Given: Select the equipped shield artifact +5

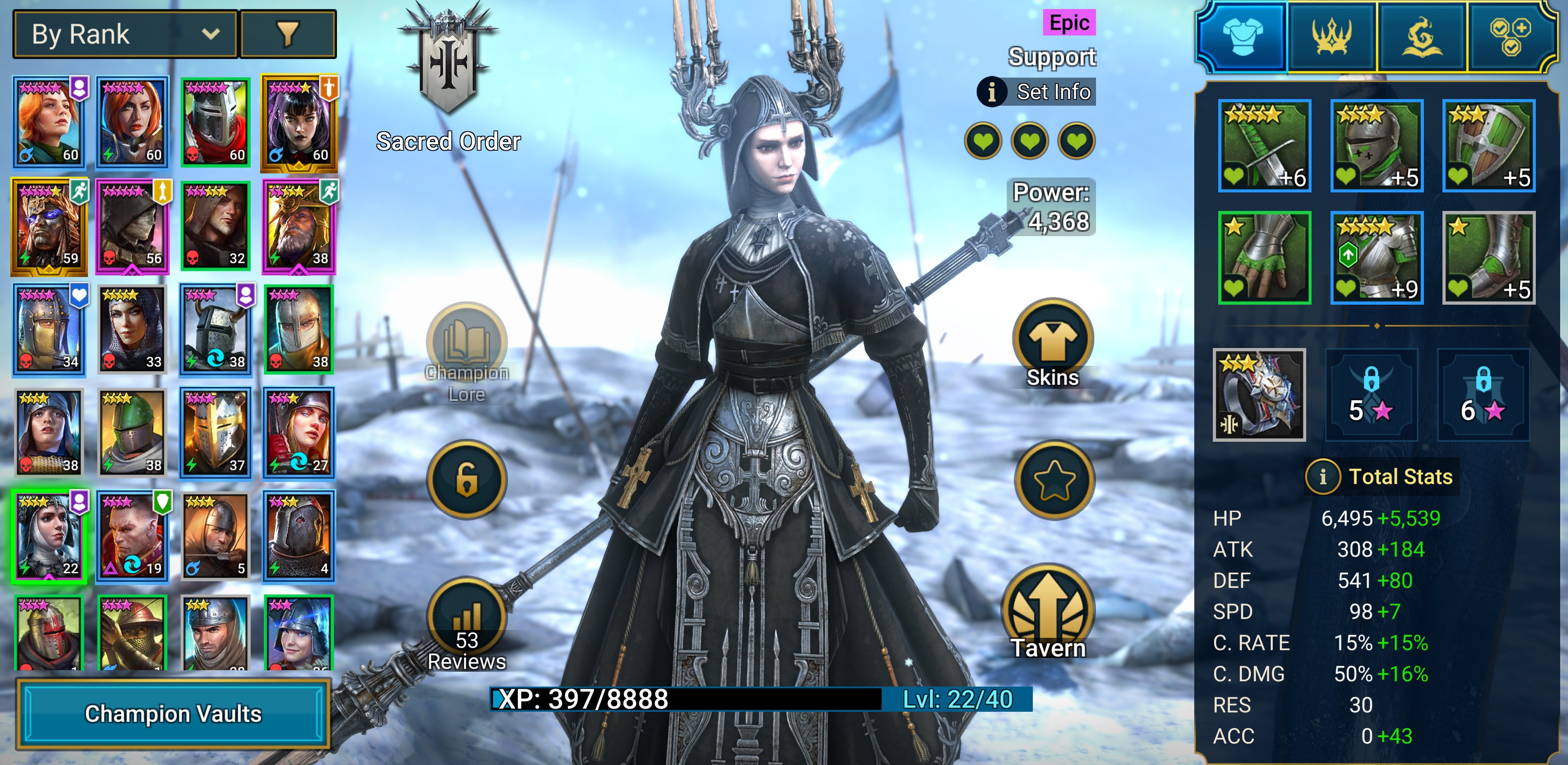Looking at the screenshot, I should pos(1488,146).
